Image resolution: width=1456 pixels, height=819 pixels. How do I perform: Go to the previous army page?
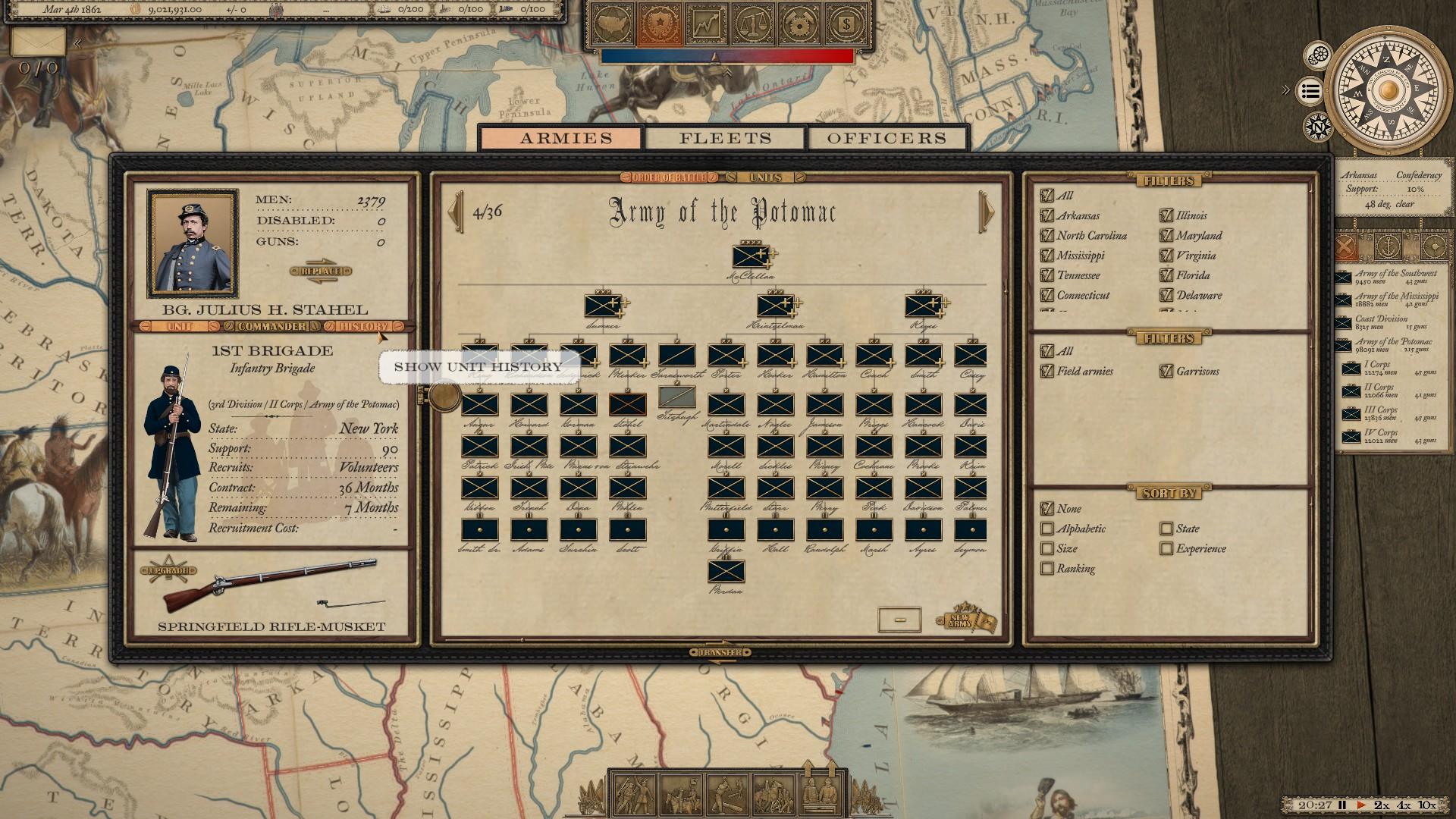click(x=456, y=212)
